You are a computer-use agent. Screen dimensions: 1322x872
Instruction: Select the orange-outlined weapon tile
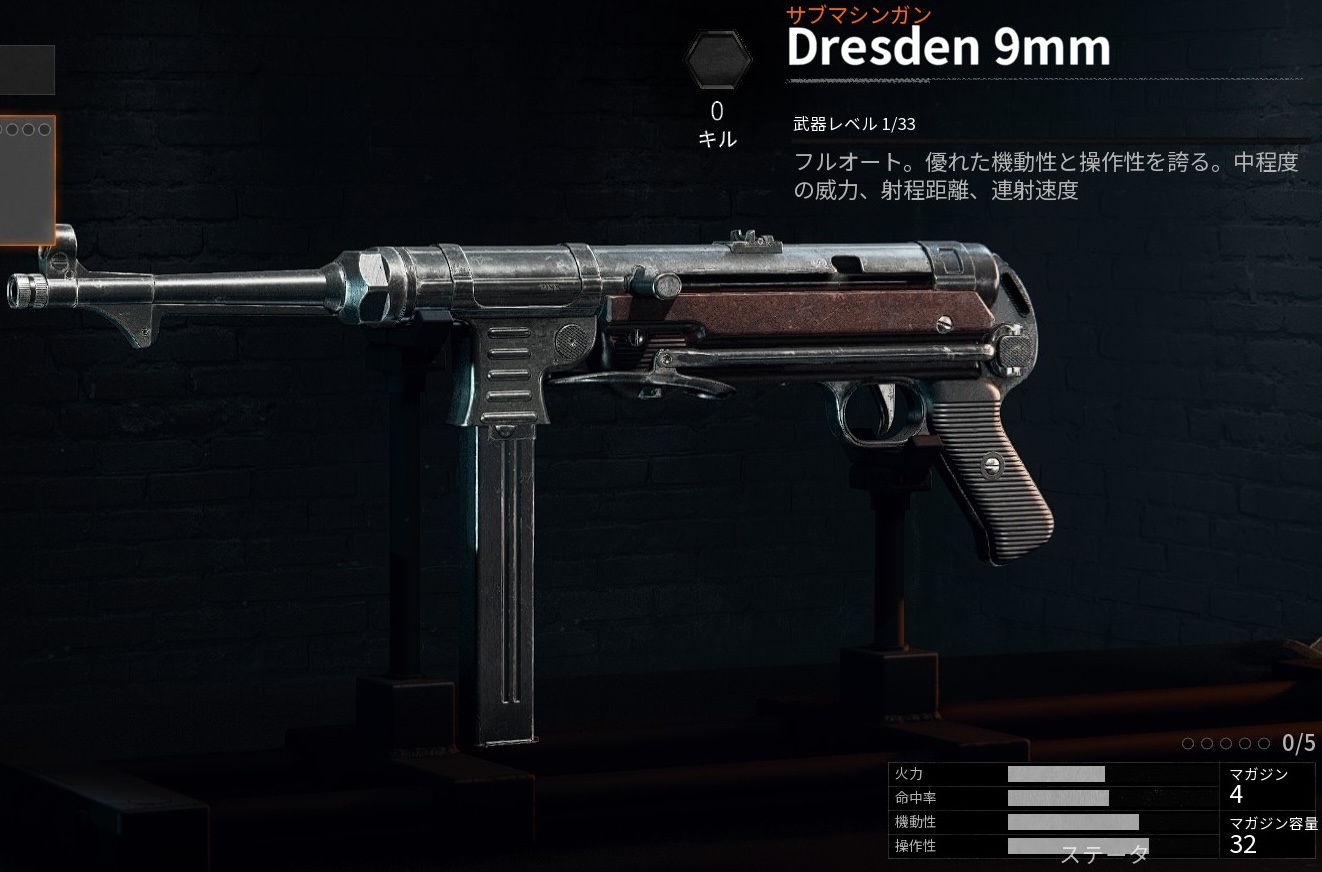pyautogui.click(x=26, y=180)
